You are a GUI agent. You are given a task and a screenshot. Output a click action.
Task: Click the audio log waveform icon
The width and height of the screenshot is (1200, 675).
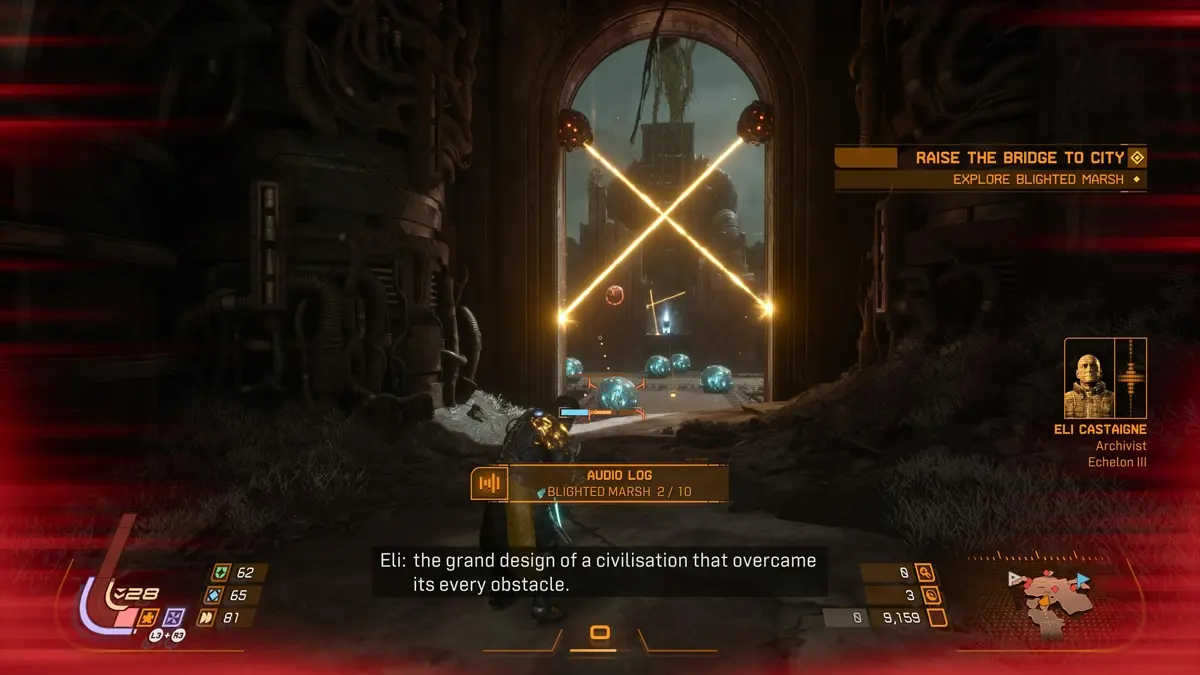coord(489,484)
